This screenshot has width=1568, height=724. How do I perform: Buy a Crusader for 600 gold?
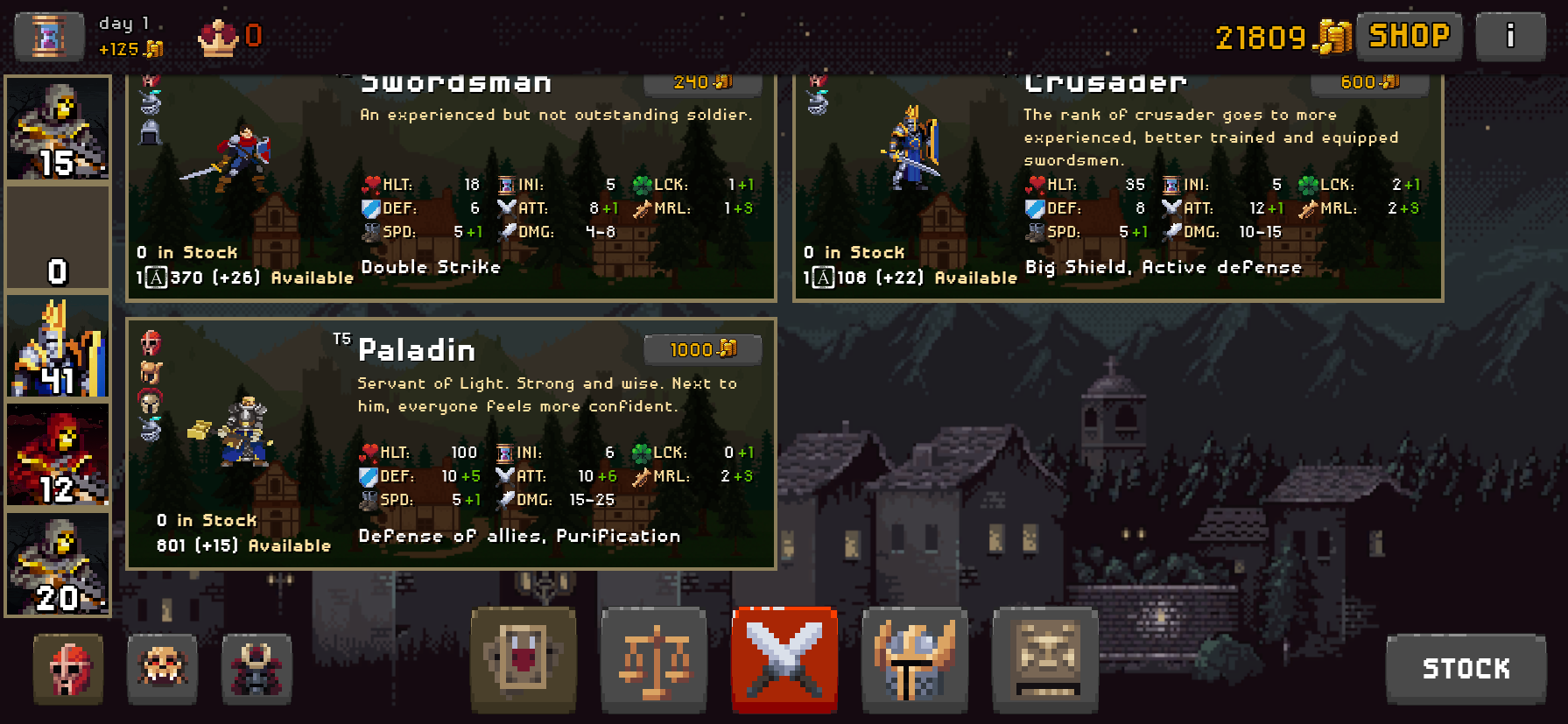[x=1368, y=83]
